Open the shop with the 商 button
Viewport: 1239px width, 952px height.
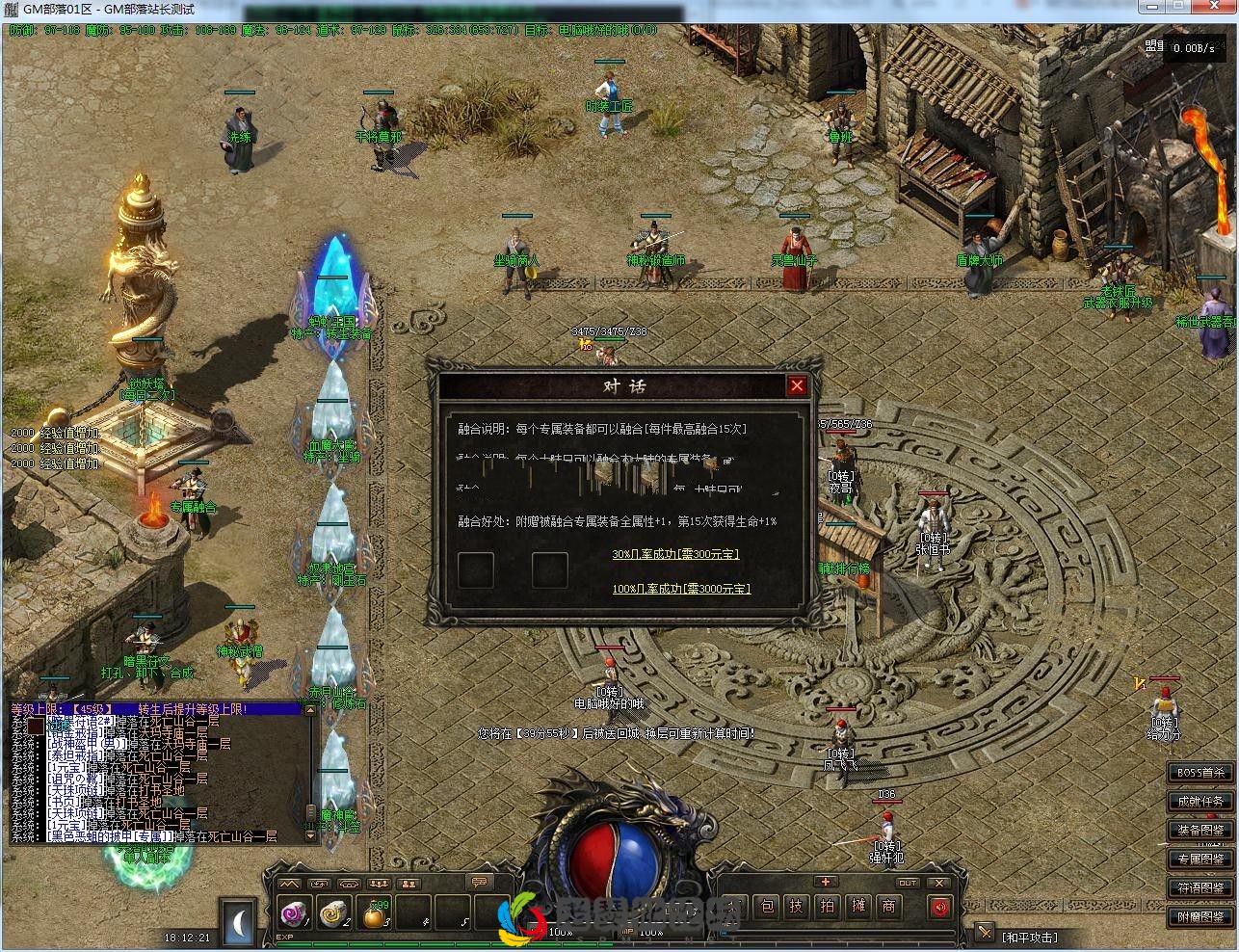click(888, 907)
